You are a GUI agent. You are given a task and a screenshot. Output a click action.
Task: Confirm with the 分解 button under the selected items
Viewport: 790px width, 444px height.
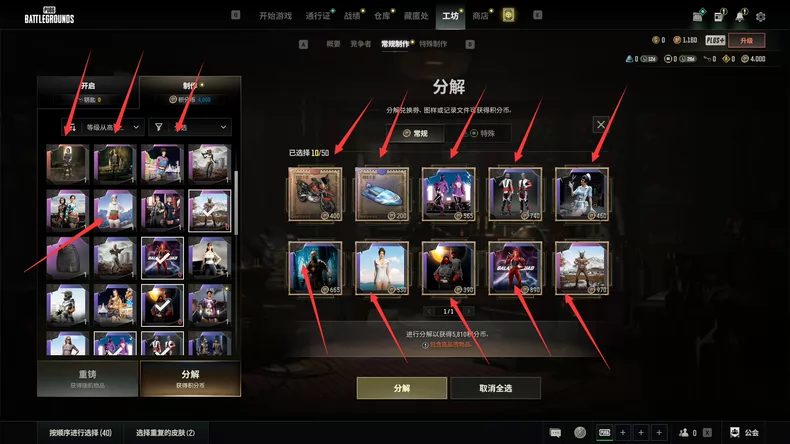tap(401, 387)
